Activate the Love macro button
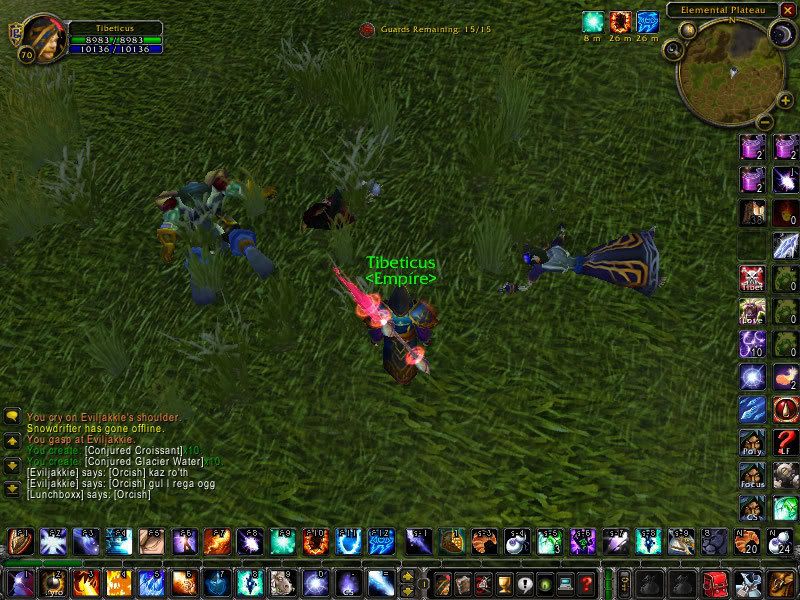800x600 pixels. [x=752, y=311]
